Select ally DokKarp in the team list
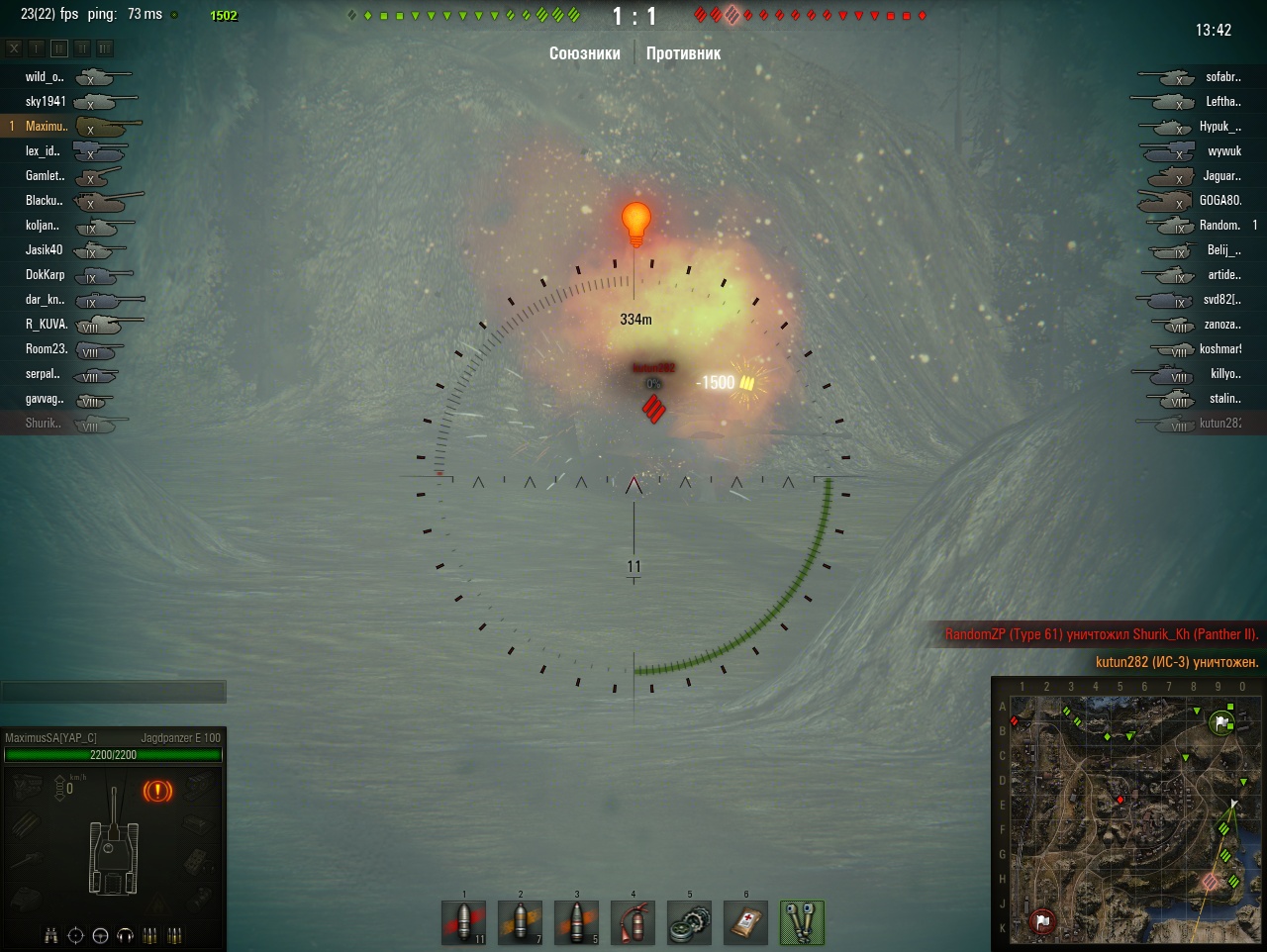The image size is (1267, 952). (x=45, y=274)
